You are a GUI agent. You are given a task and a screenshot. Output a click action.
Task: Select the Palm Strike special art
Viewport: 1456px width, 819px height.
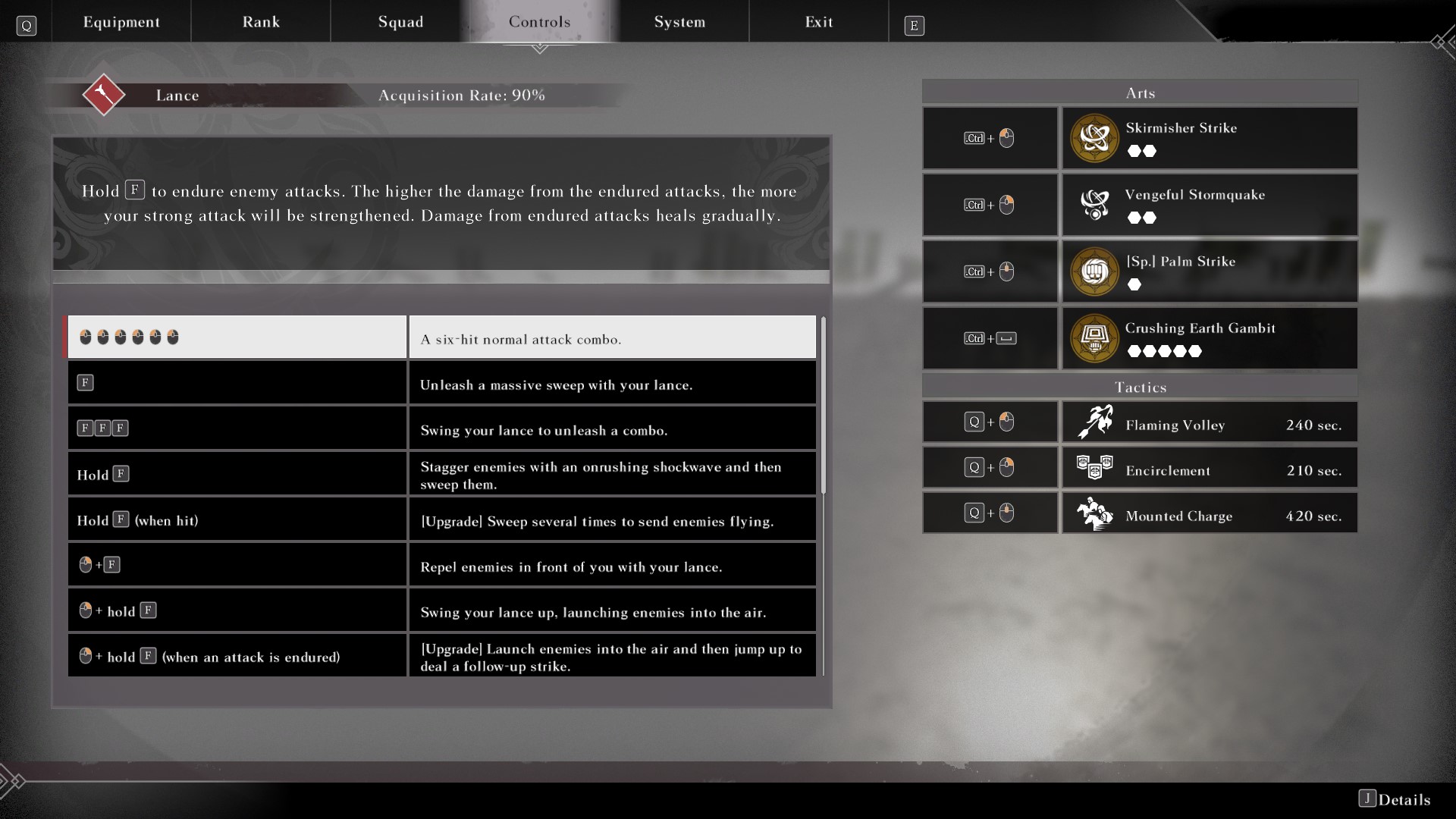[1209, 271]
